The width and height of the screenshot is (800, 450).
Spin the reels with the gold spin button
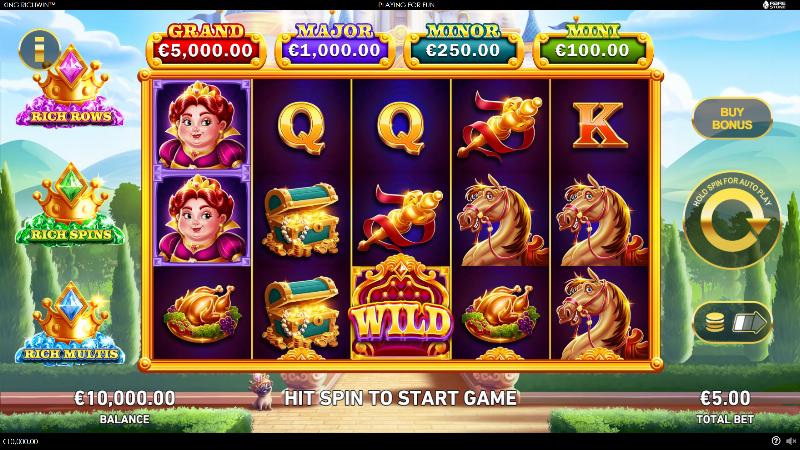pyautogui.click(x=731, y=216)
